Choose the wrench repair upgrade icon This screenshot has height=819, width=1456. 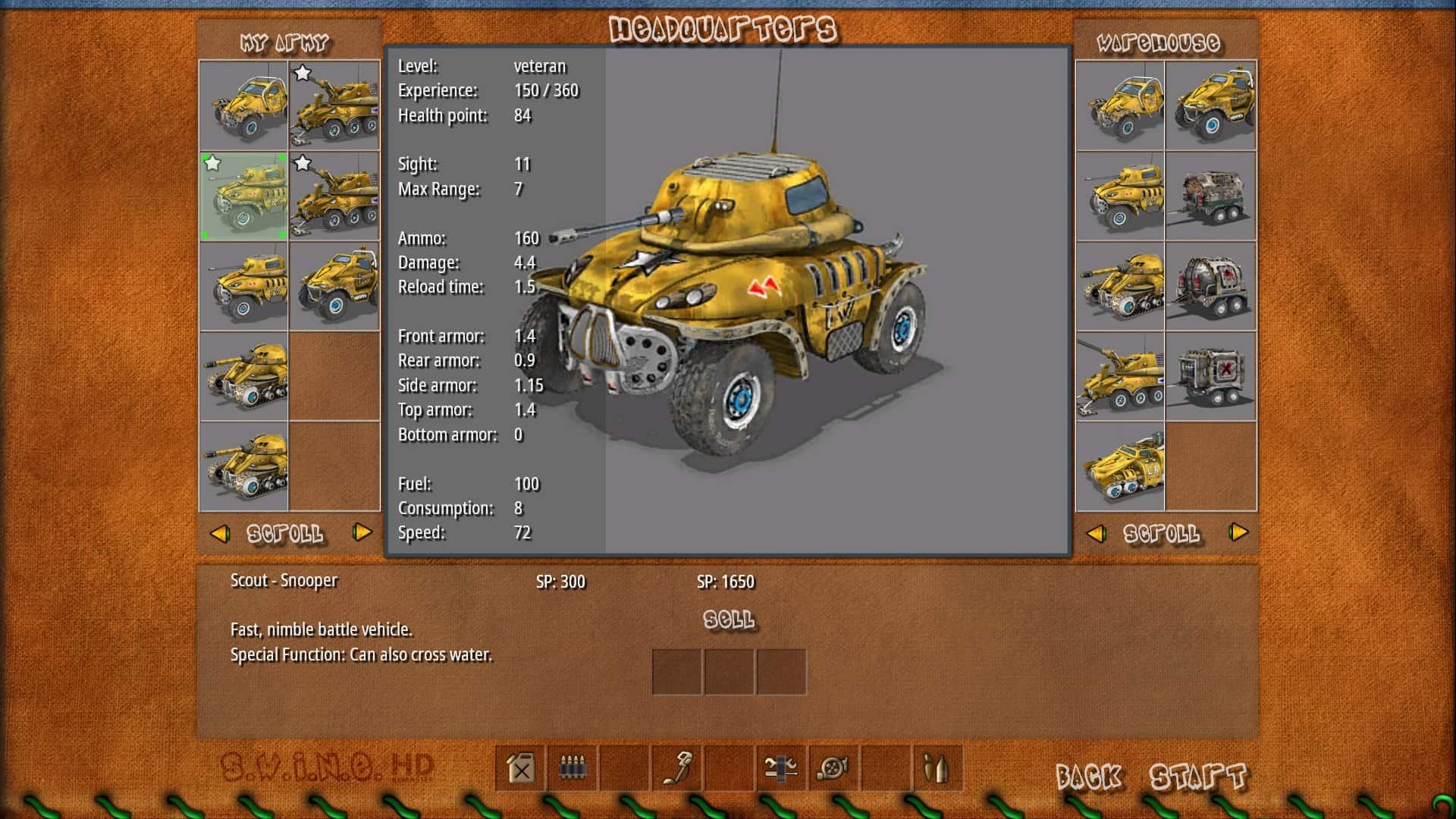tap(781, 769)
